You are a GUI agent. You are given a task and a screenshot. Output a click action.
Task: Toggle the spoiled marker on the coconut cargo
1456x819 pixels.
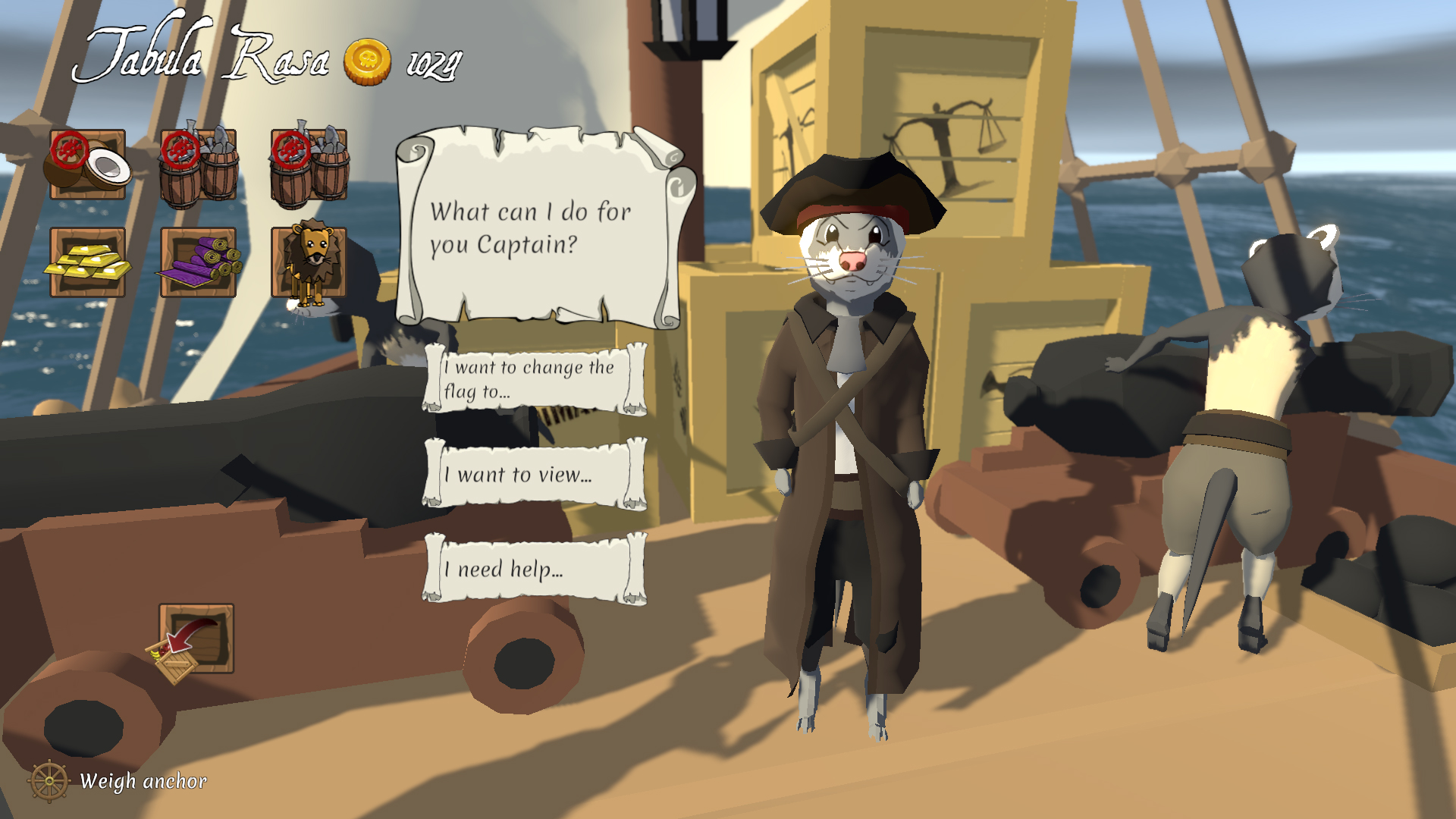[71, 149]
